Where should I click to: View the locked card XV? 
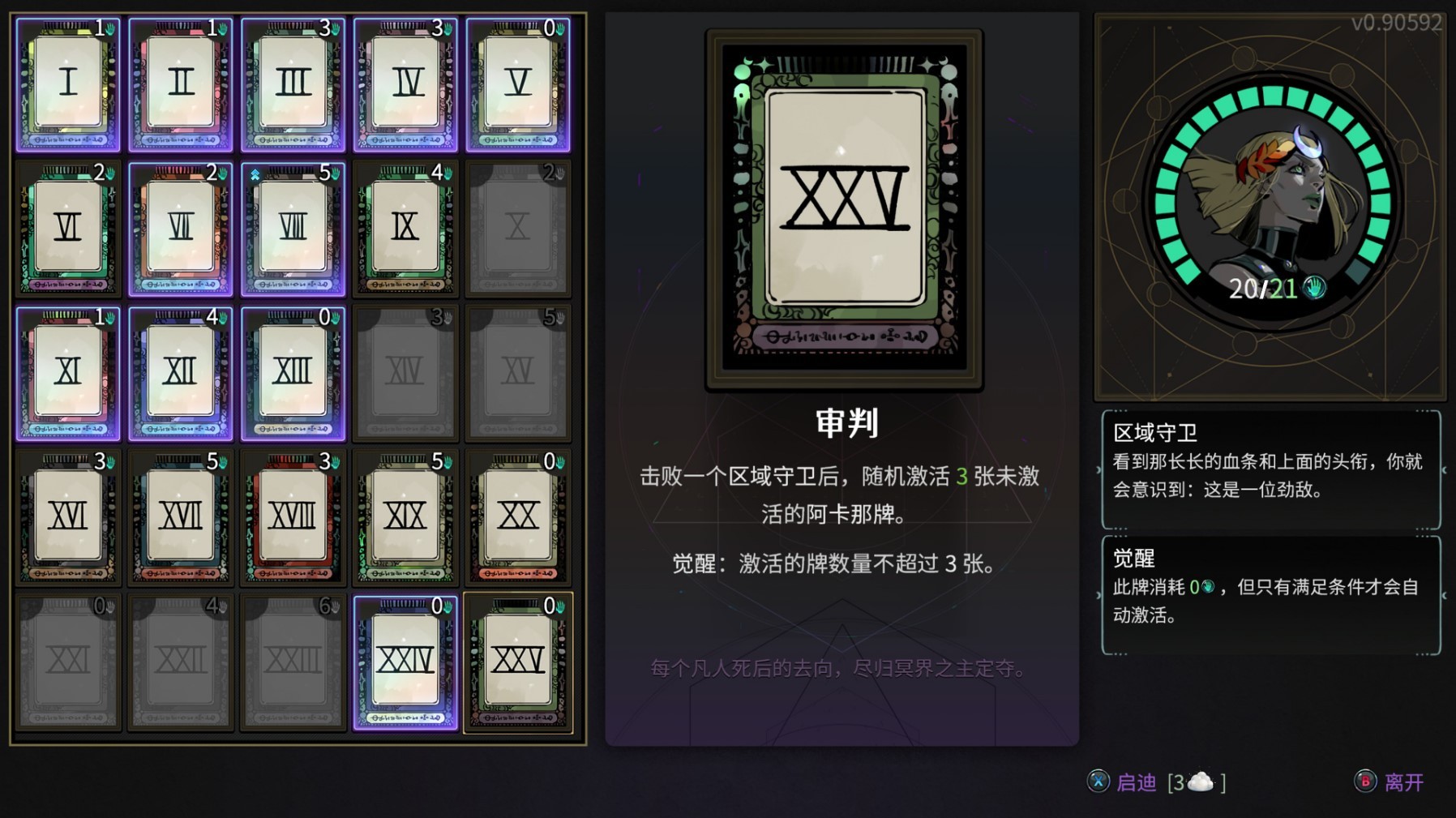click(519, 371)
